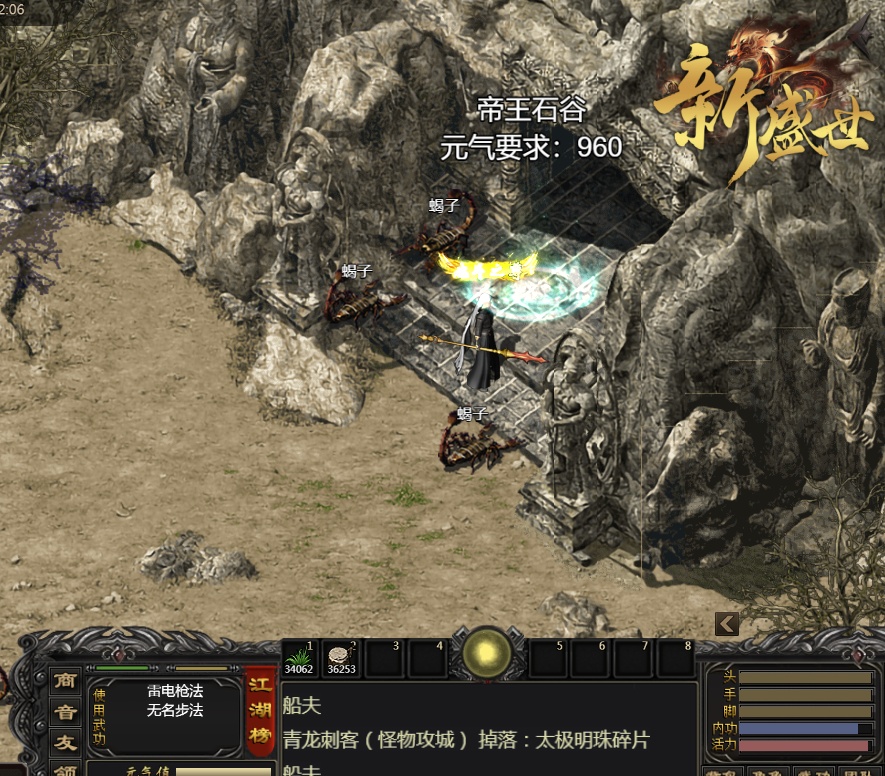Image resolution: width=885 pixels, height=776 pixels.
Task: Use the round item in hotbar slot 2
Action: pyautogui.click(x=342, y=657)
